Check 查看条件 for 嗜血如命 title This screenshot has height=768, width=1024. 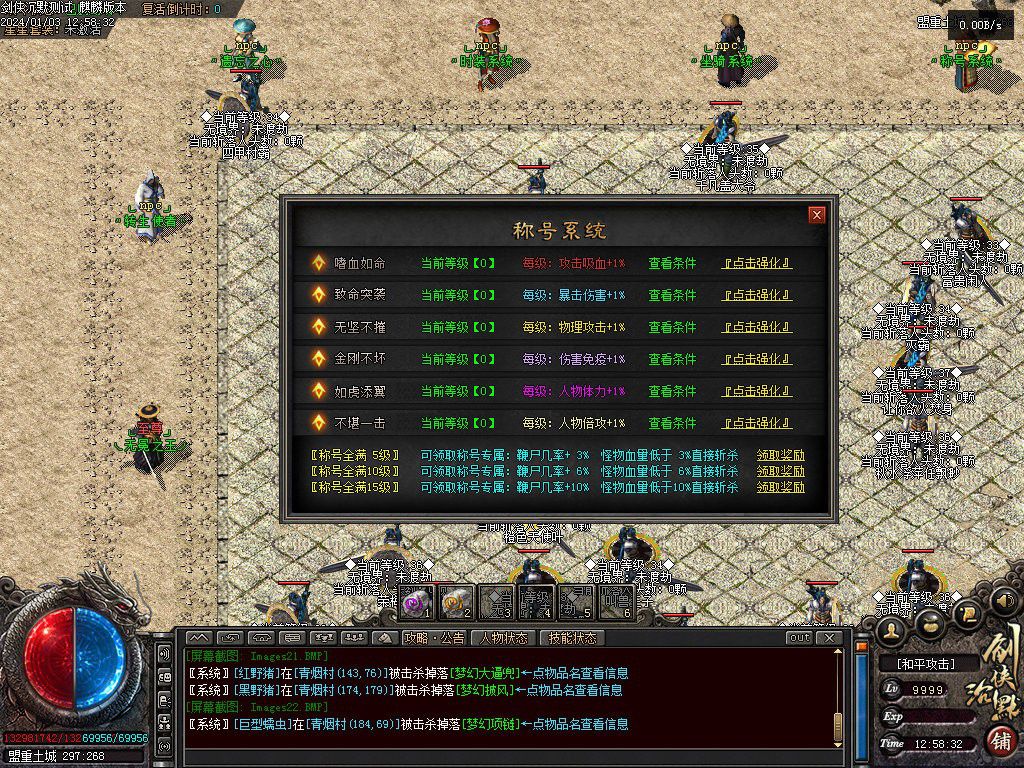pos(672,264)
